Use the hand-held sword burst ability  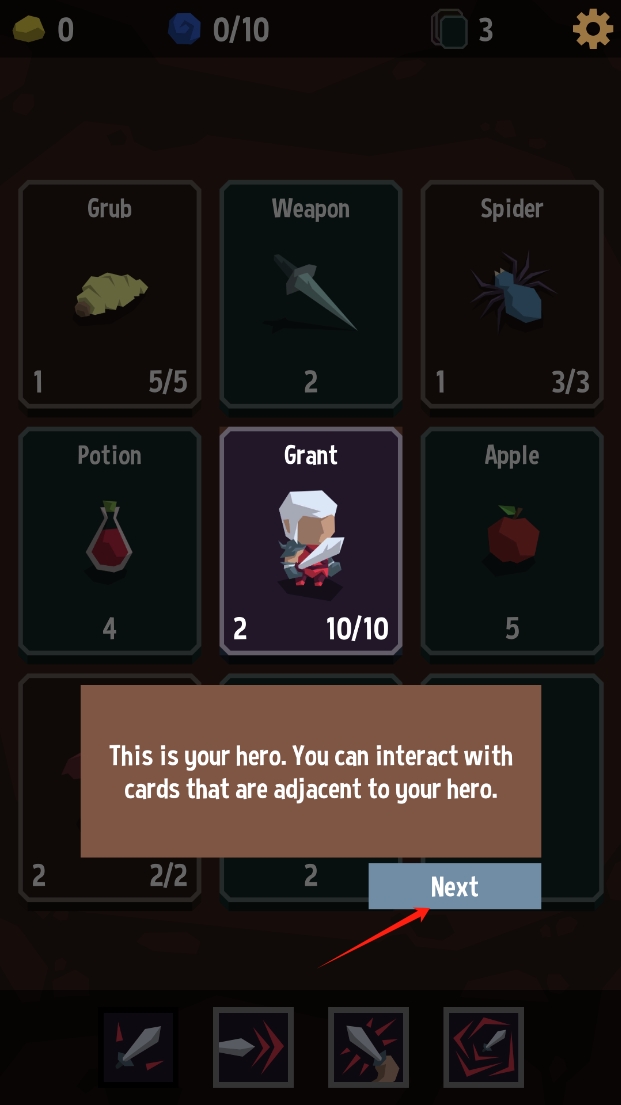(x=368, y=1047)
